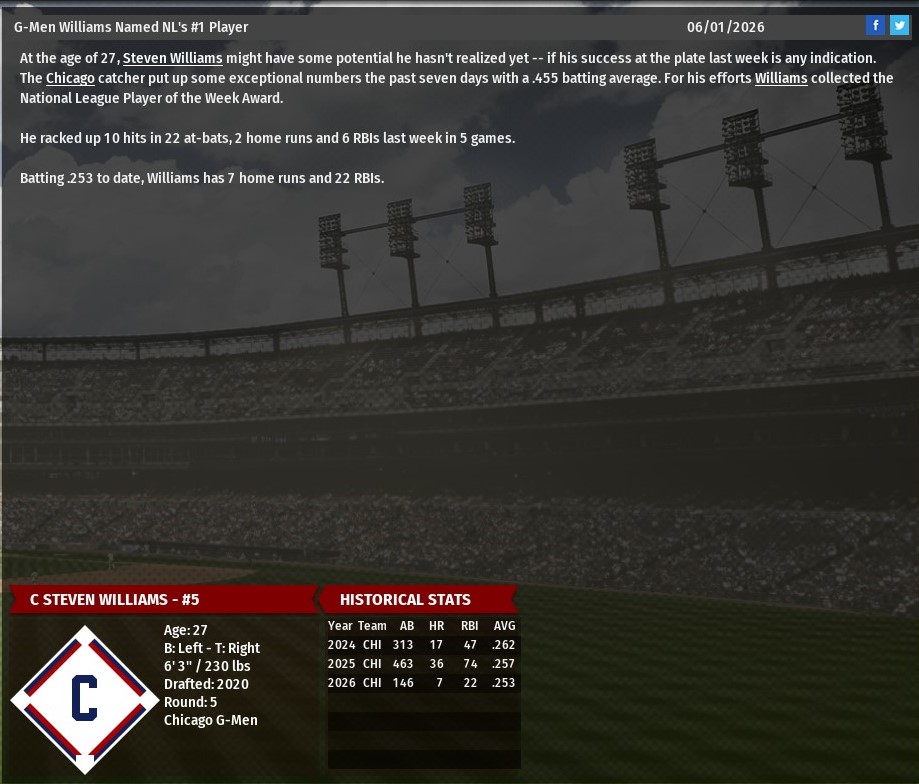Select the Chicago G-Men diamond logo
919x784 pixels.
(85, 698)
